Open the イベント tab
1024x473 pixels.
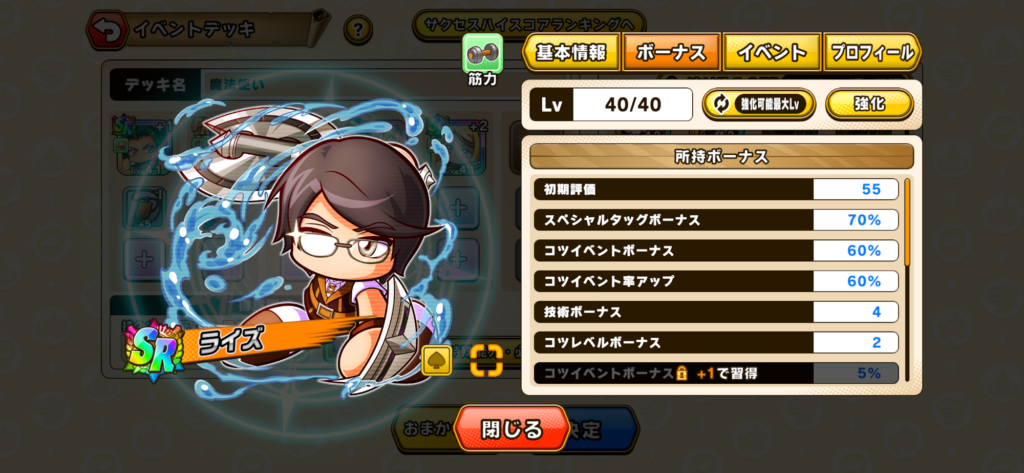[772, 53]
